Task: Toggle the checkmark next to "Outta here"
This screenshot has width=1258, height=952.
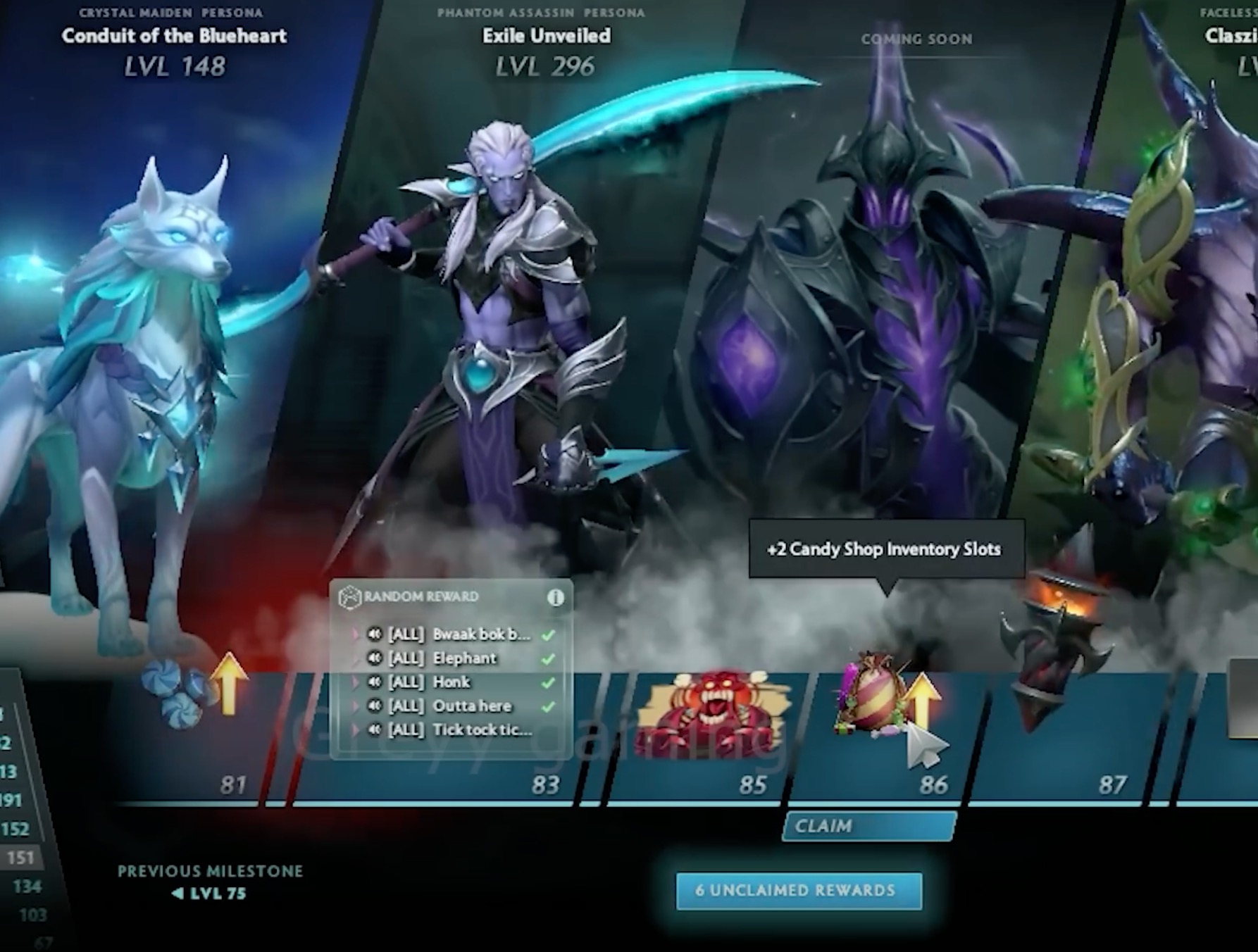Action: point(548,706)
